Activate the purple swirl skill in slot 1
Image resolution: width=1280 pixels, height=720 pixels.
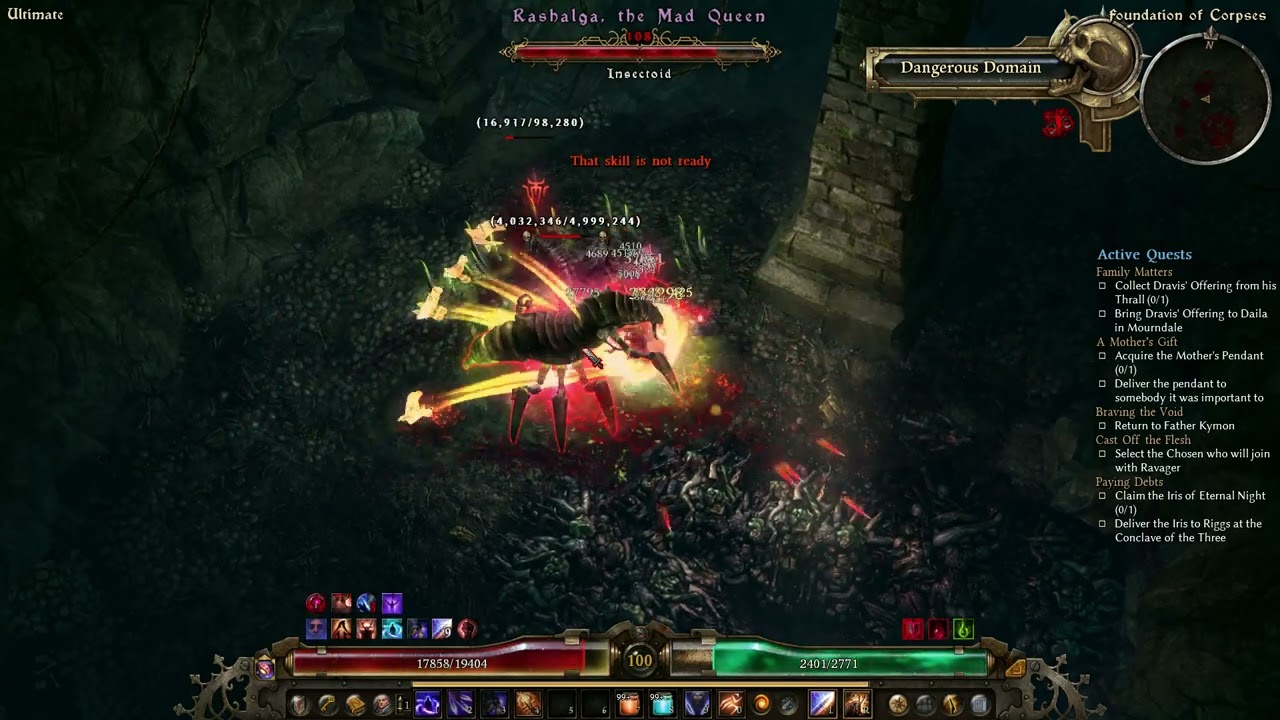coord(427,704)
